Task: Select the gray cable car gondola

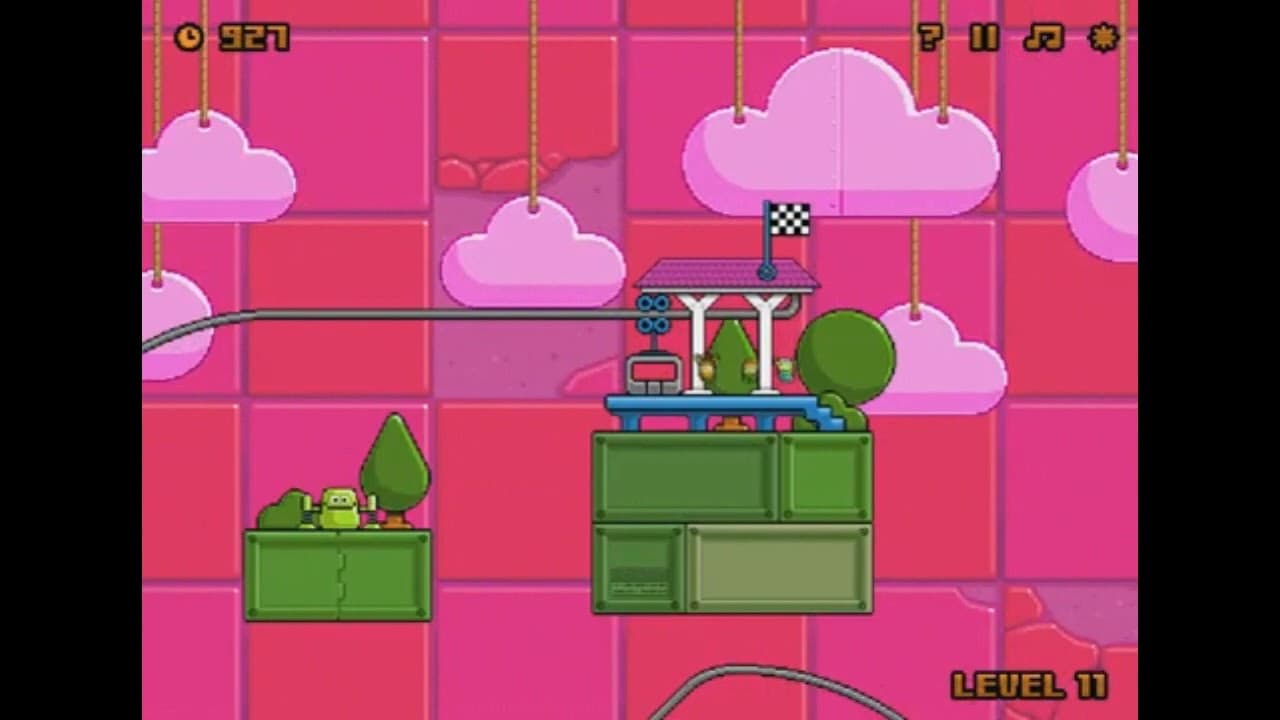Action: click(x=653, y=375)
